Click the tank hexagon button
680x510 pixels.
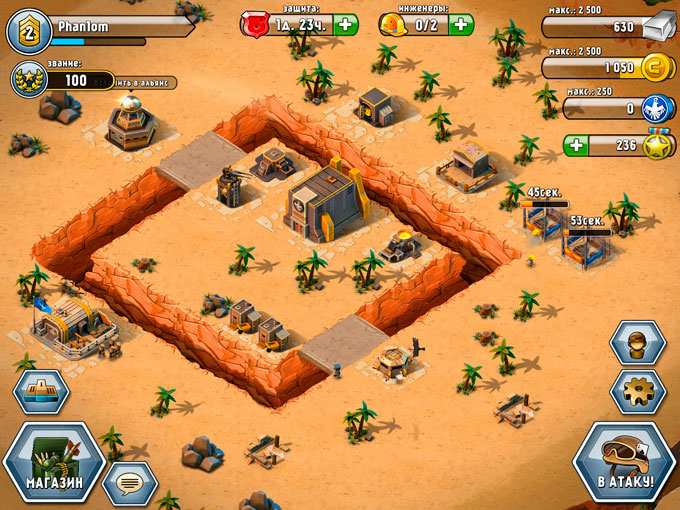(41, 391)
